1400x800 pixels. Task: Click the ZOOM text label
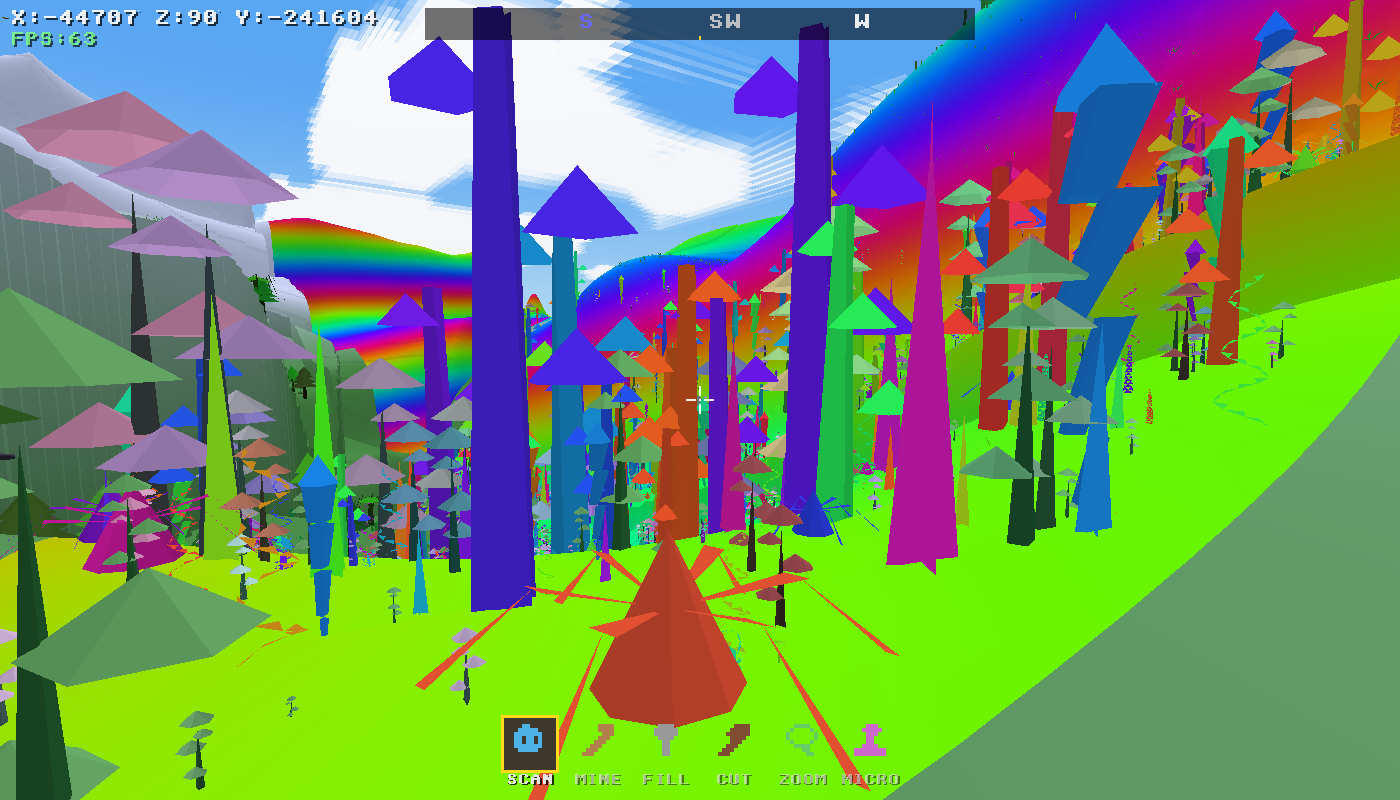tap(804, 779)
